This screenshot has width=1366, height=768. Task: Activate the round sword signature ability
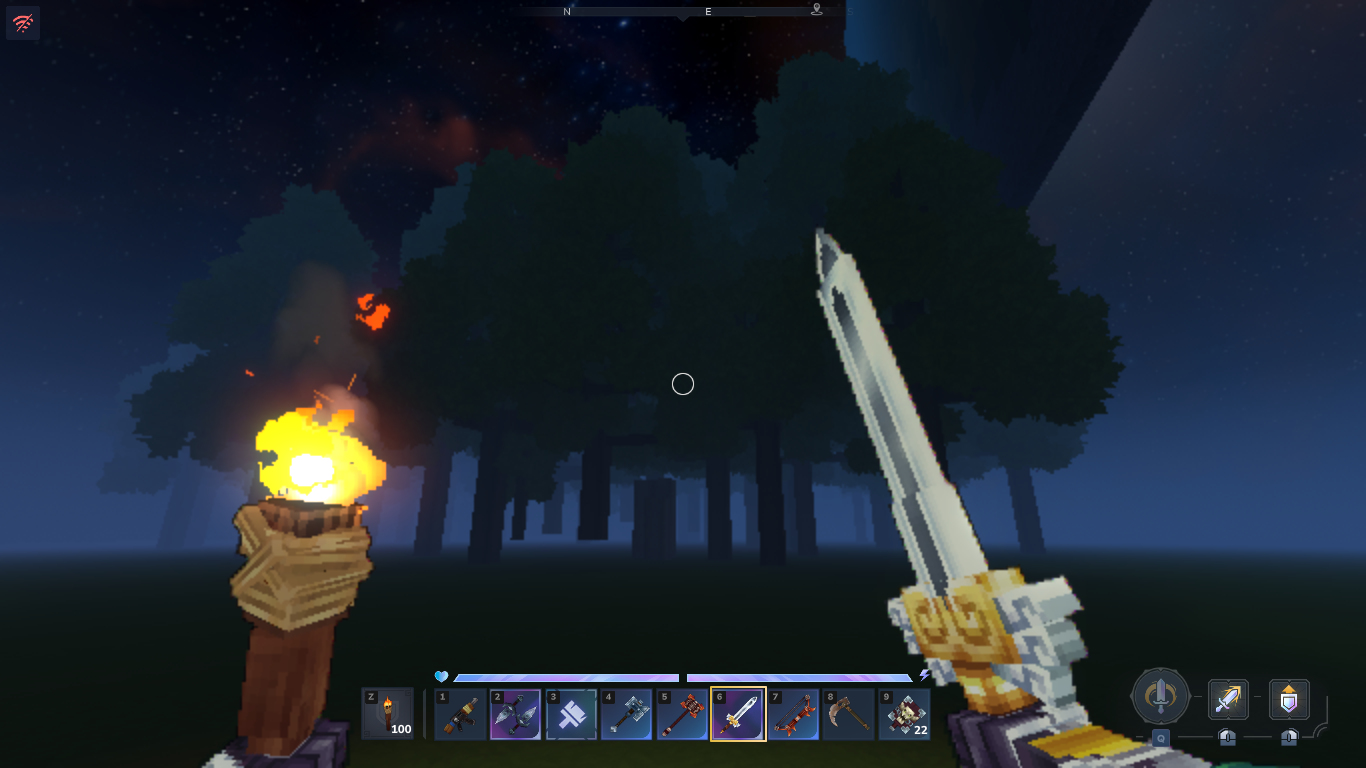click(1160, 696)
